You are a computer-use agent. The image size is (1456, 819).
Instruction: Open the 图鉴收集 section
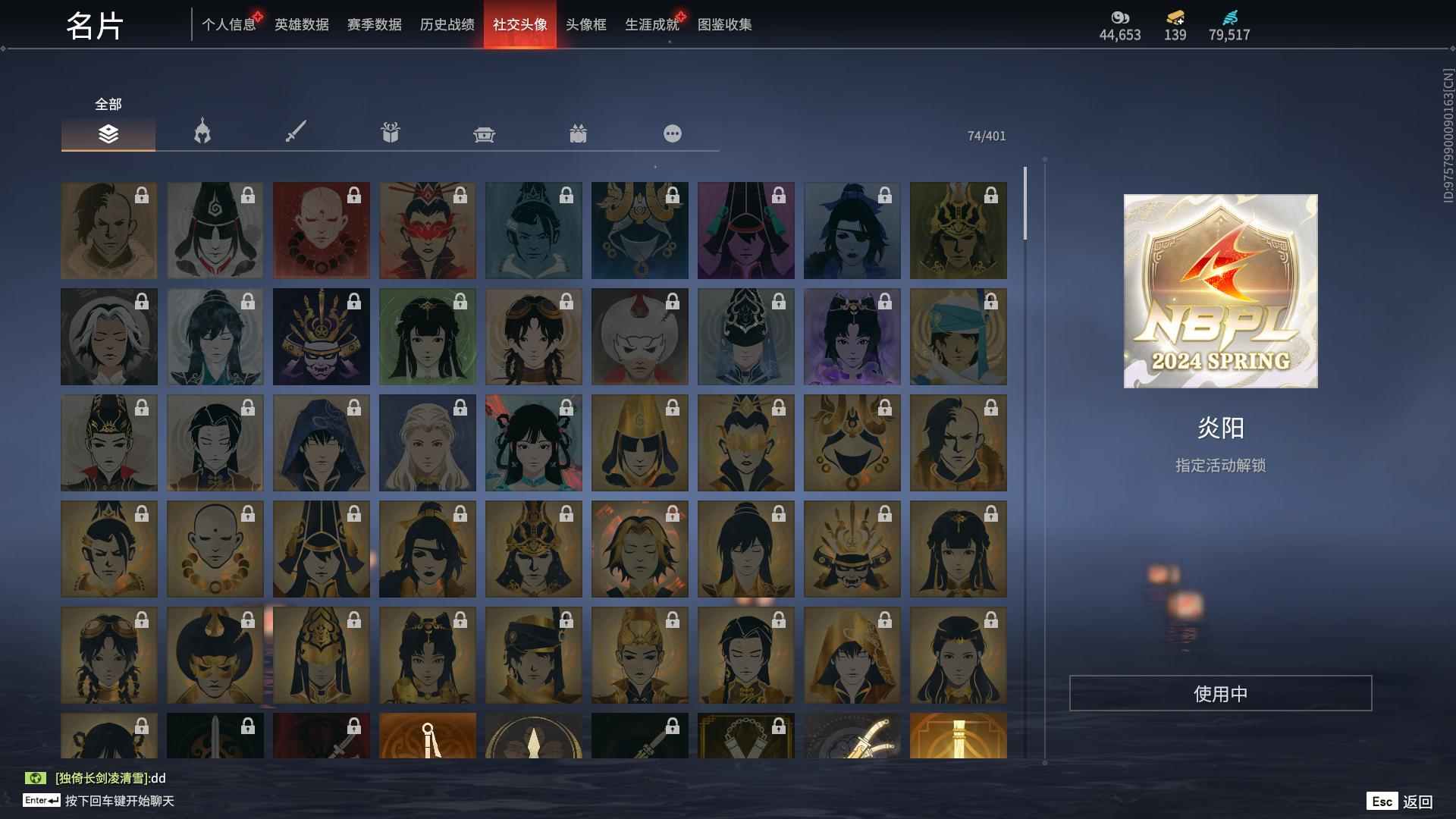tap(726, 24)
